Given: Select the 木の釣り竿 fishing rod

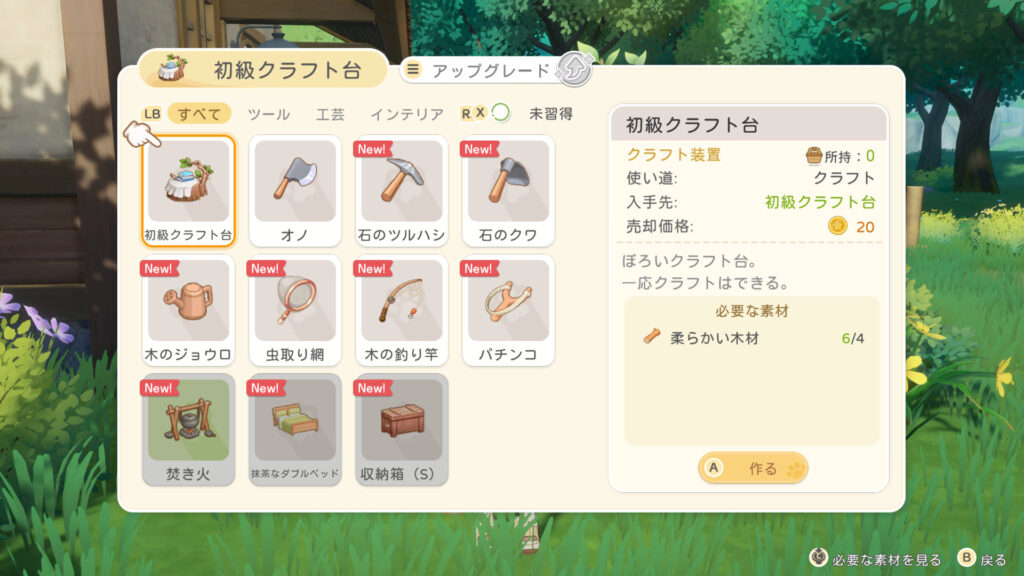Looking at the screenshot, I should [402, 310].
